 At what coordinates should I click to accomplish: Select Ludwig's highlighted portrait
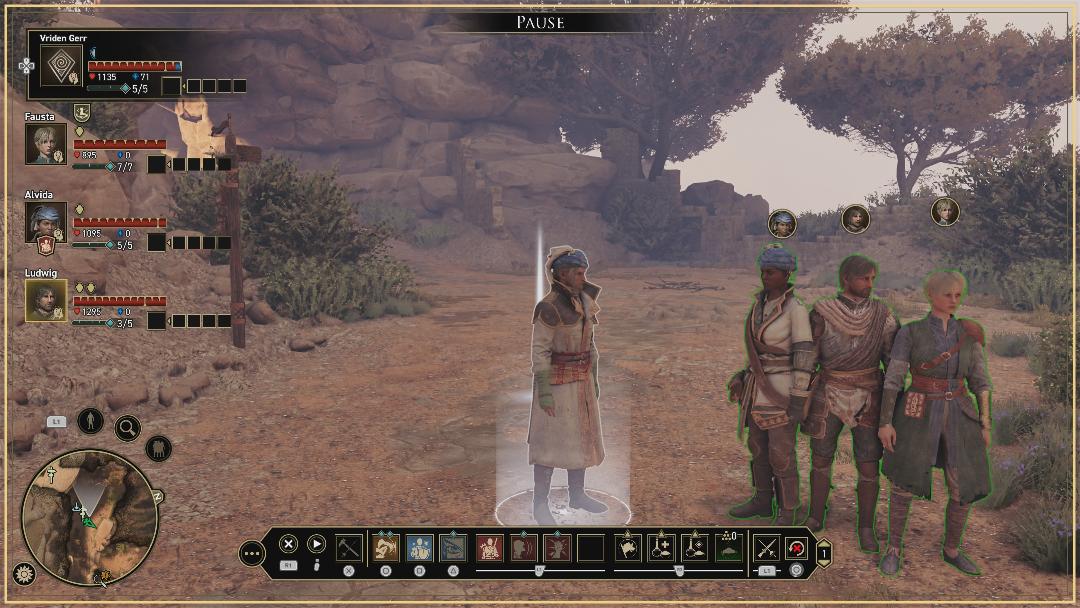coord(46,300)
